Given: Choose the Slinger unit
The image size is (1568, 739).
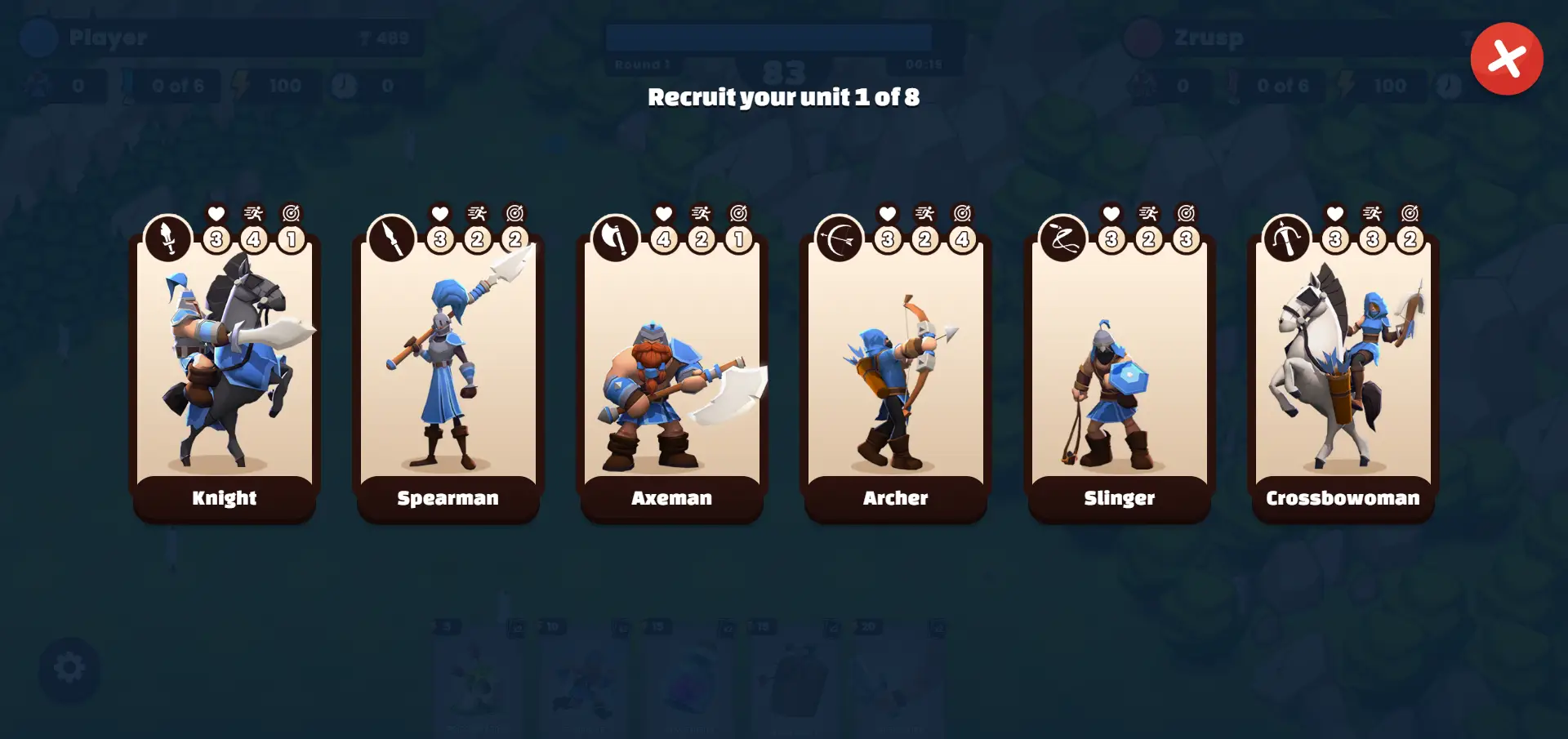Looking at the screenshot, I should click(1120, 367).
